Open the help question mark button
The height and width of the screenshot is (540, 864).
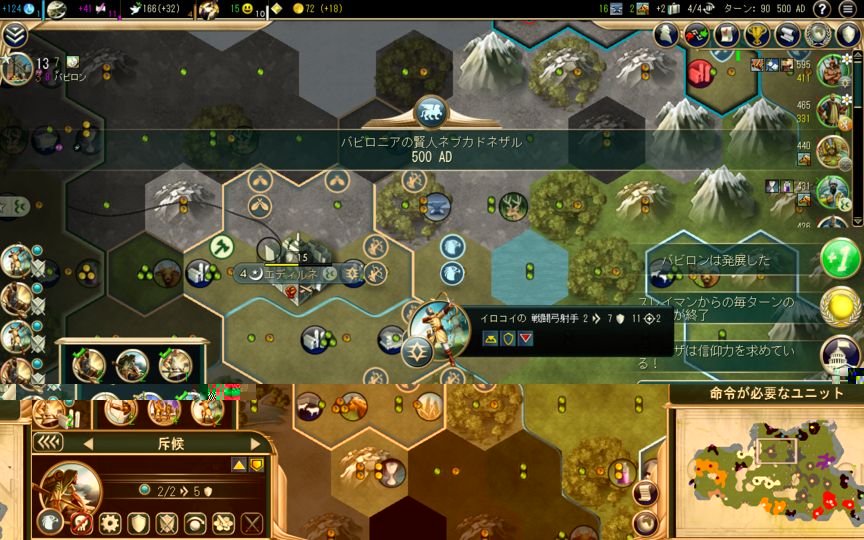point(822,9)
